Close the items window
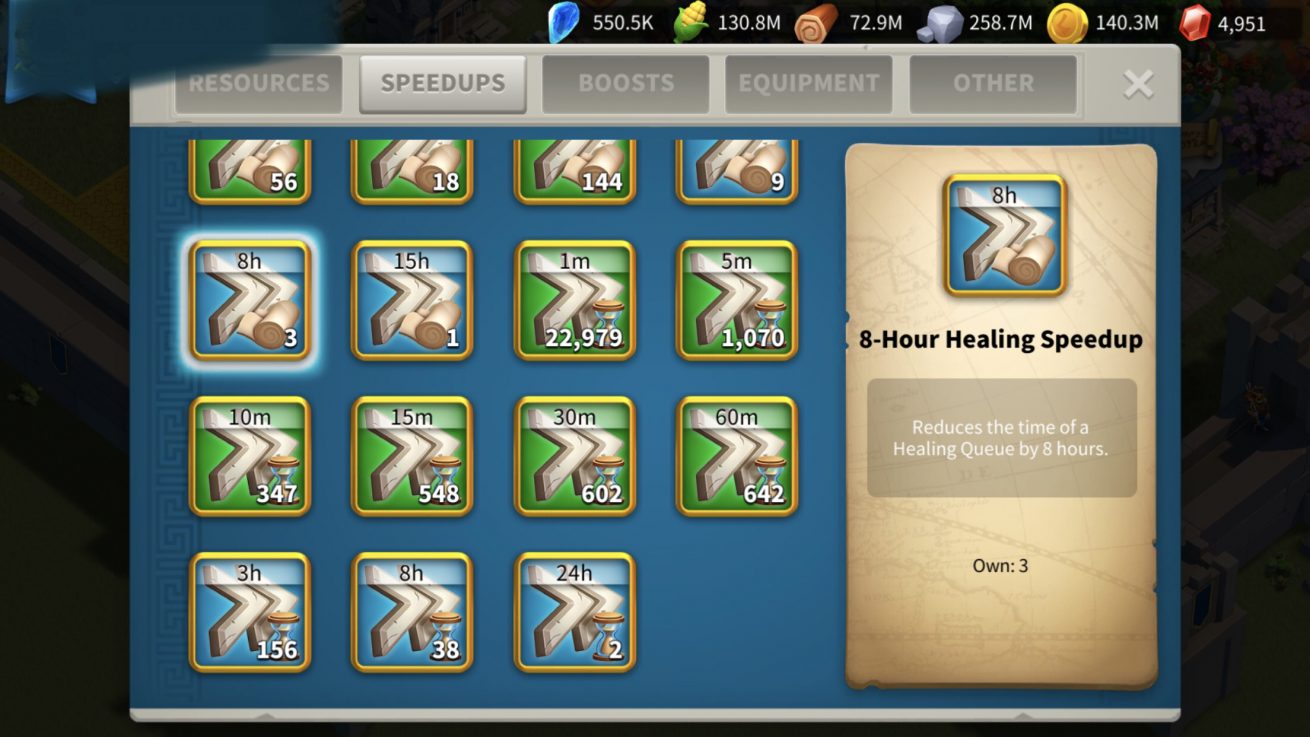Screen dimensions: 1310x737 click(1138, 84)
